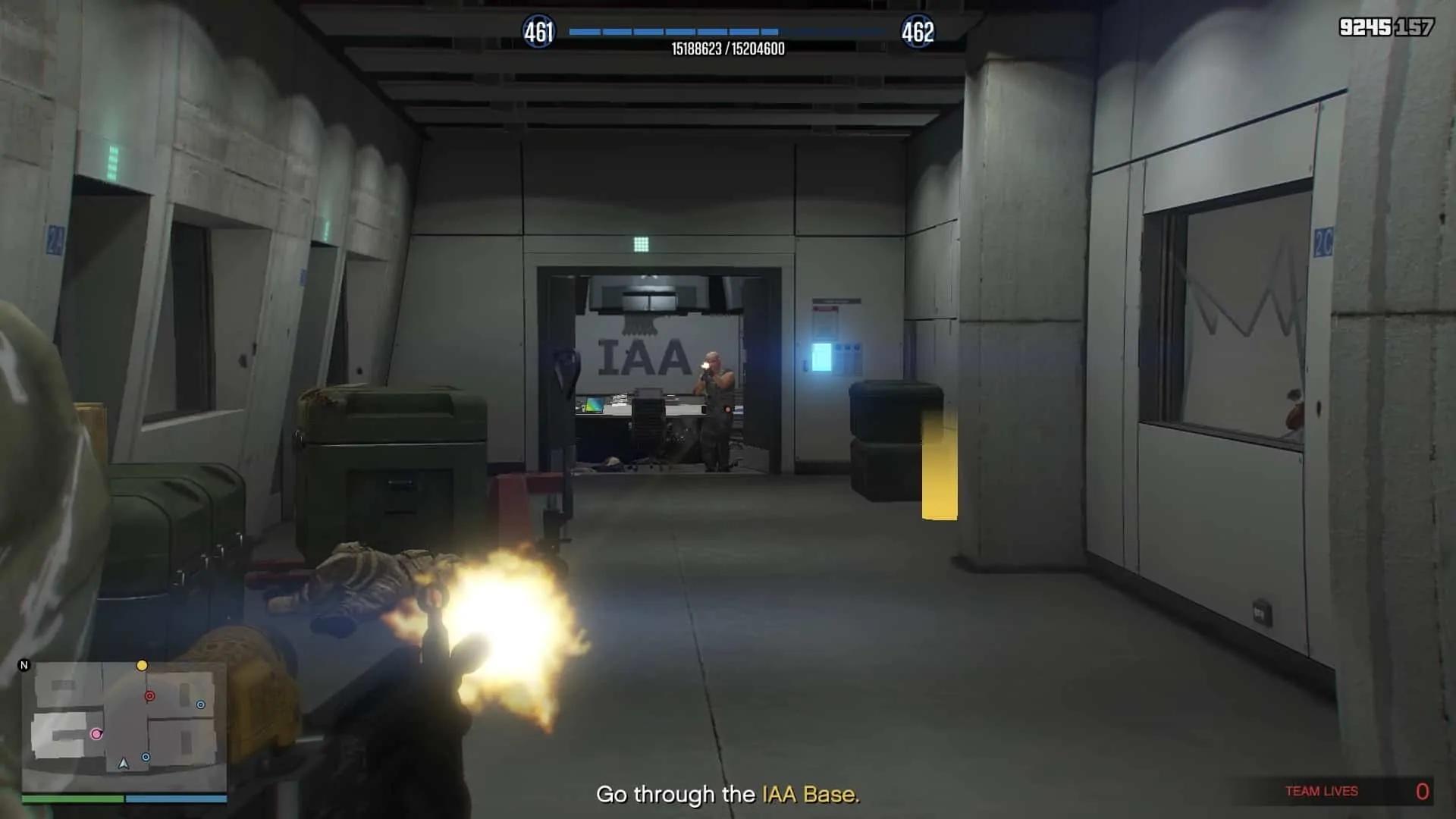The width and height of the screenshot is (1456, 819).
Task: Select the white player arrow on the minimap
Action: [x=123, y=764]
